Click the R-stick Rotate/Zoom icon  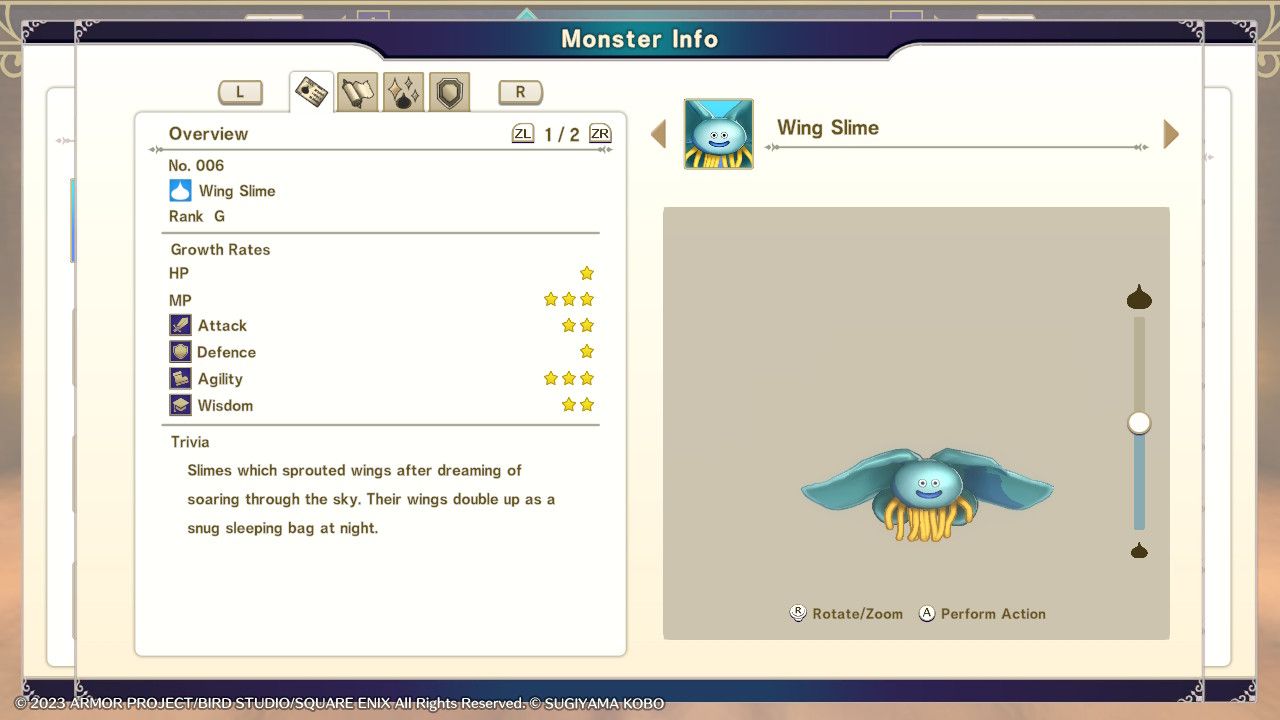click(x=797, y=613)
